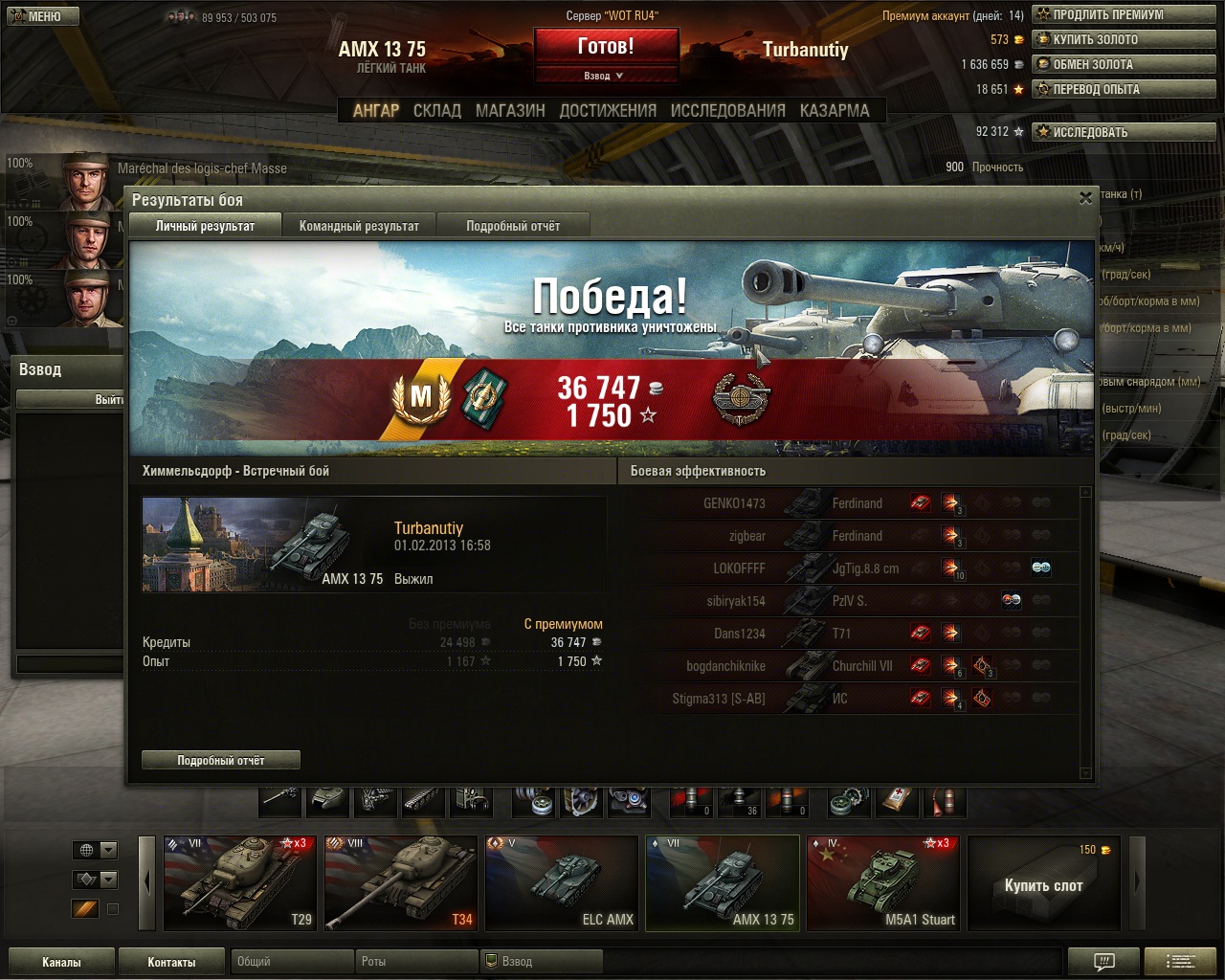The width and height of the screenshot is (1225, 980).
Task: Select the Личный результат tab
Action: 205,226
